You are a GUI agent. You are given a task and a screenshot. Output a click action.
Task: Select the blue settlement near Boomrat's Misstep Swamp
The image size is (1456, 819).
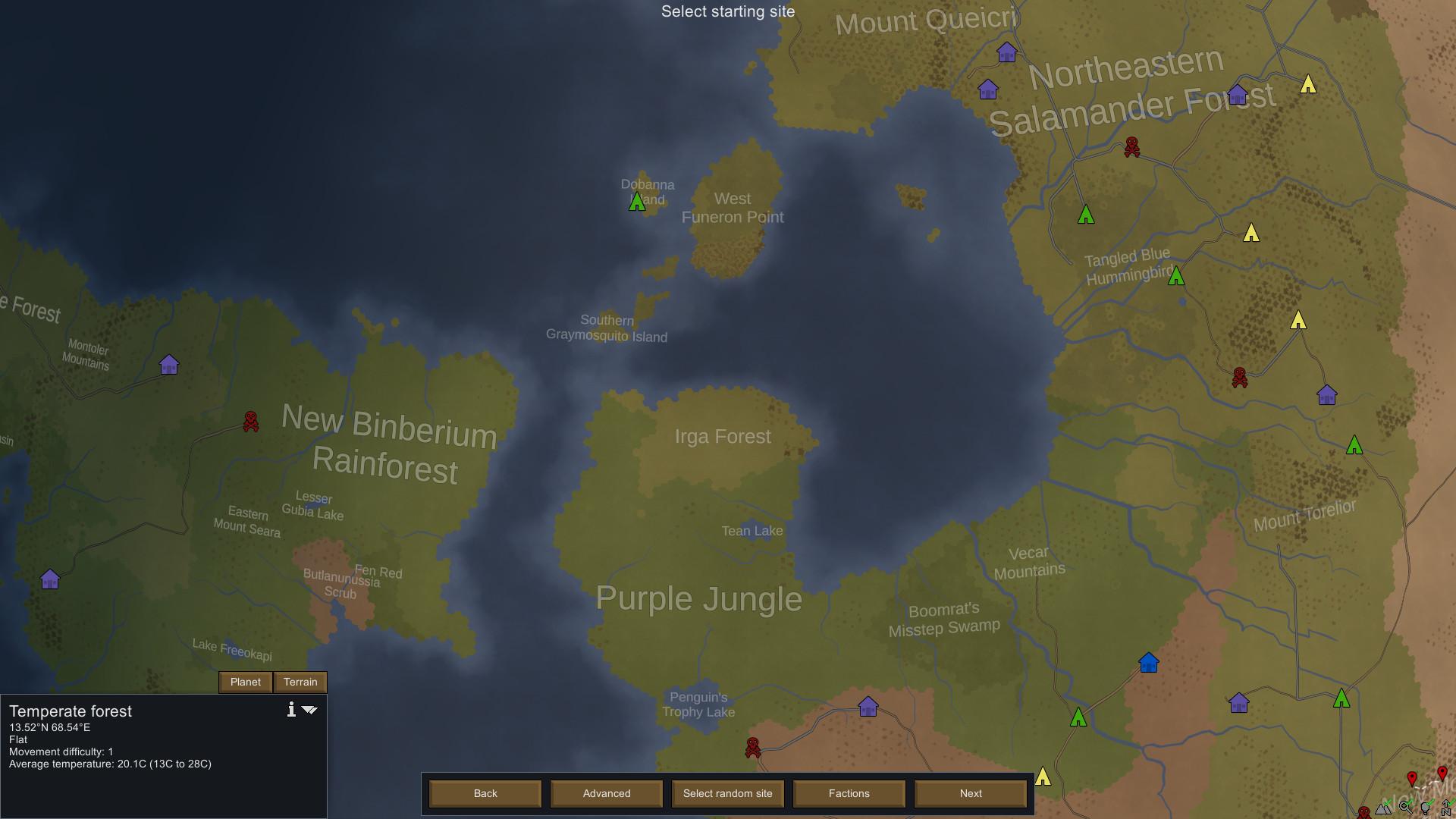pyautogui.click(x=1147, y=662)
